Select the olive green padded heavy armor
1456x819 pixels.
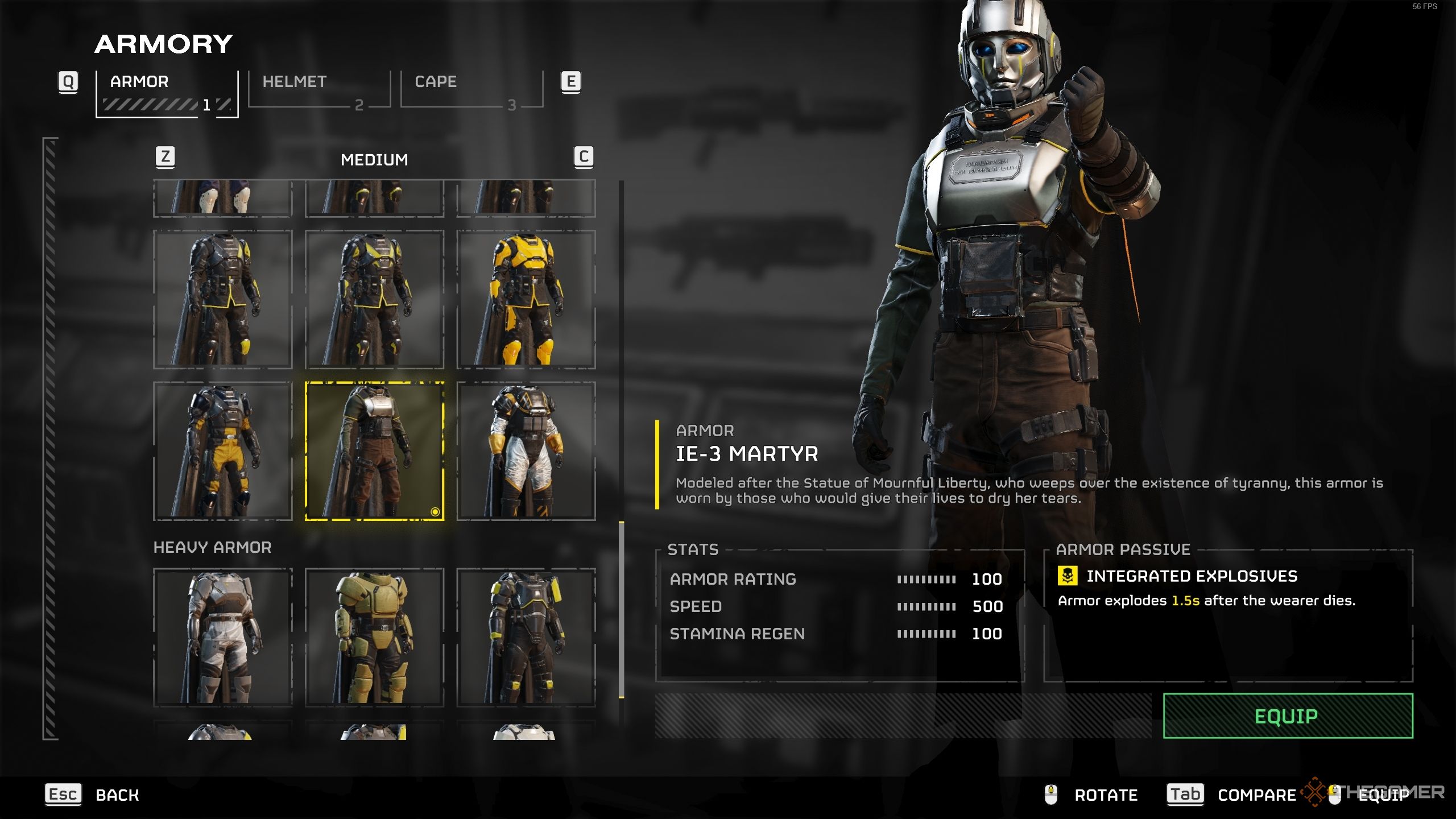point(375,637)
